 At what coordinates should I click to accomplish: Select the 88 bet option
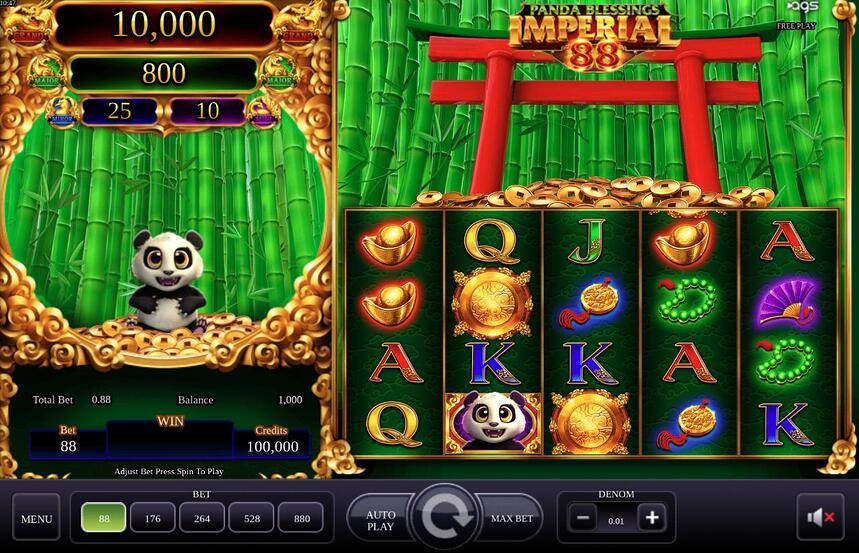(x=104, y=518)
